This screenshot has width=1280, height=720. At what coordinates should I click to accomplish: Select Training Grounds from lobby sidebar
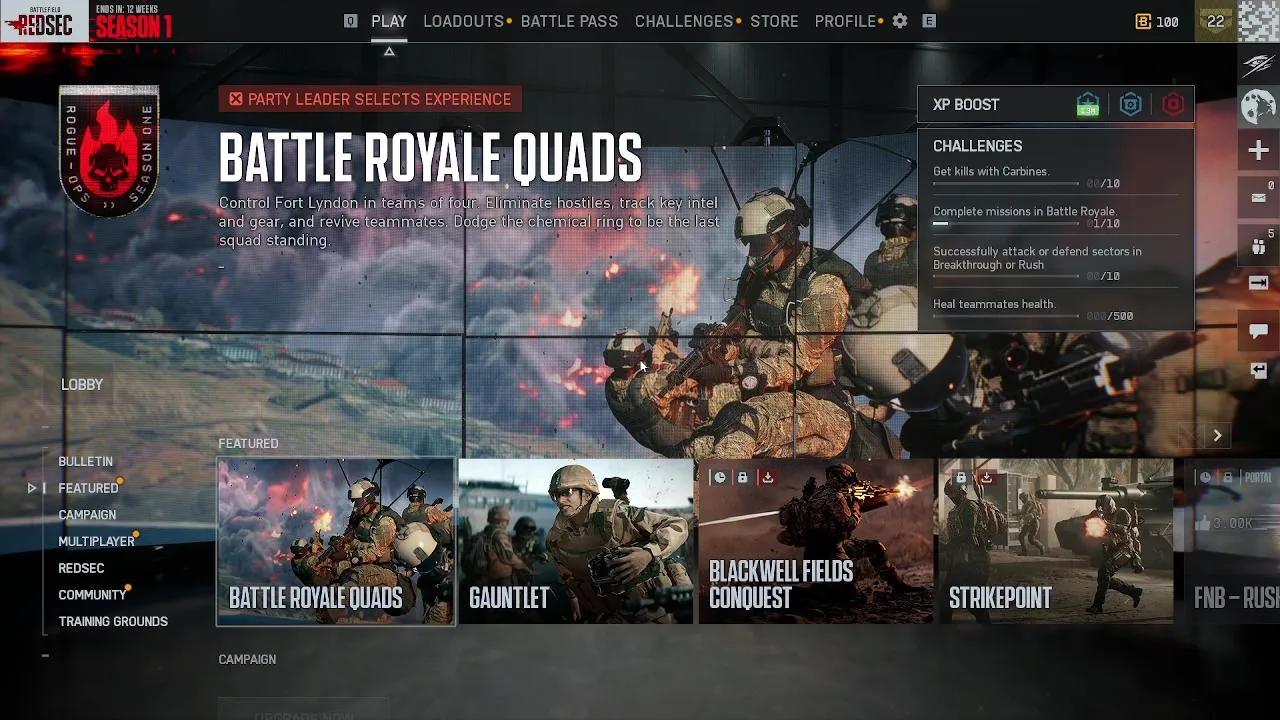pyautogui.click(x=113, y=621)
